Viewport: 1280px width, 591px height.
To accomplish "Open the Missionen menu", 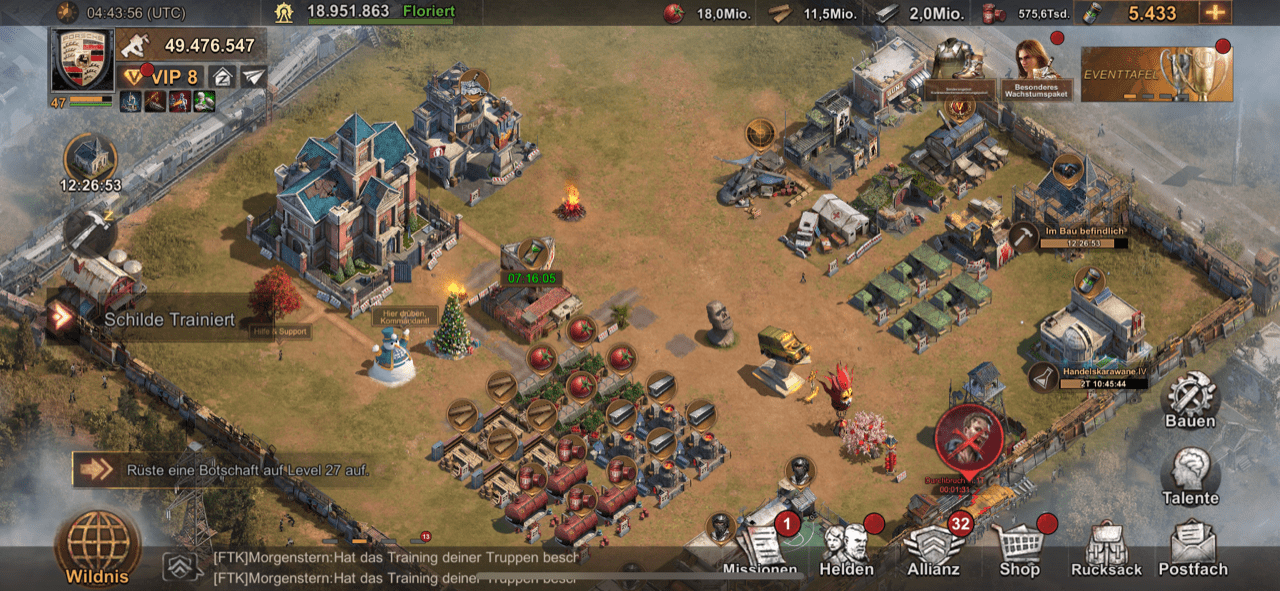I will 762,550.
